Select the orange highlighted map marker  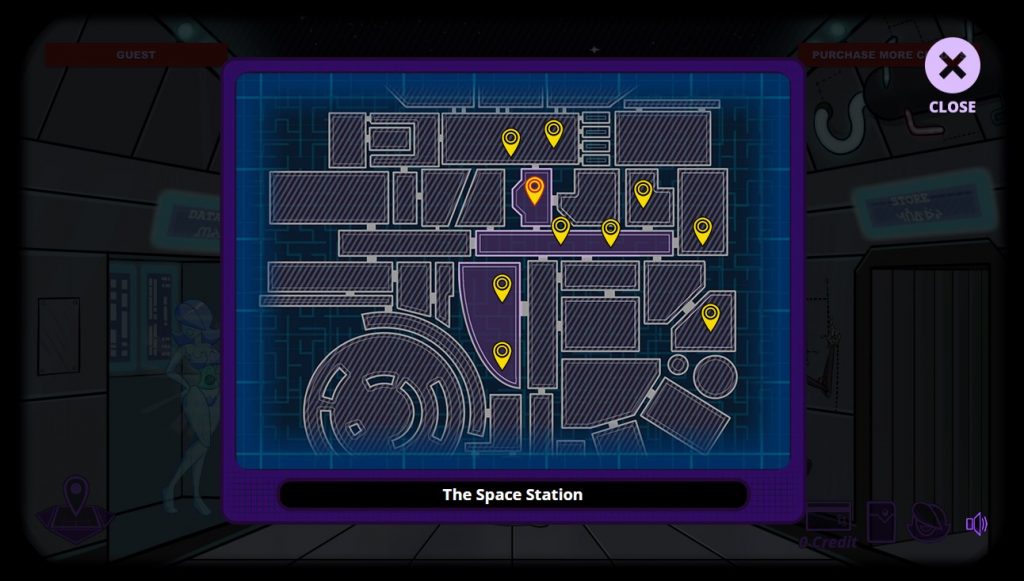pos(535,189)
